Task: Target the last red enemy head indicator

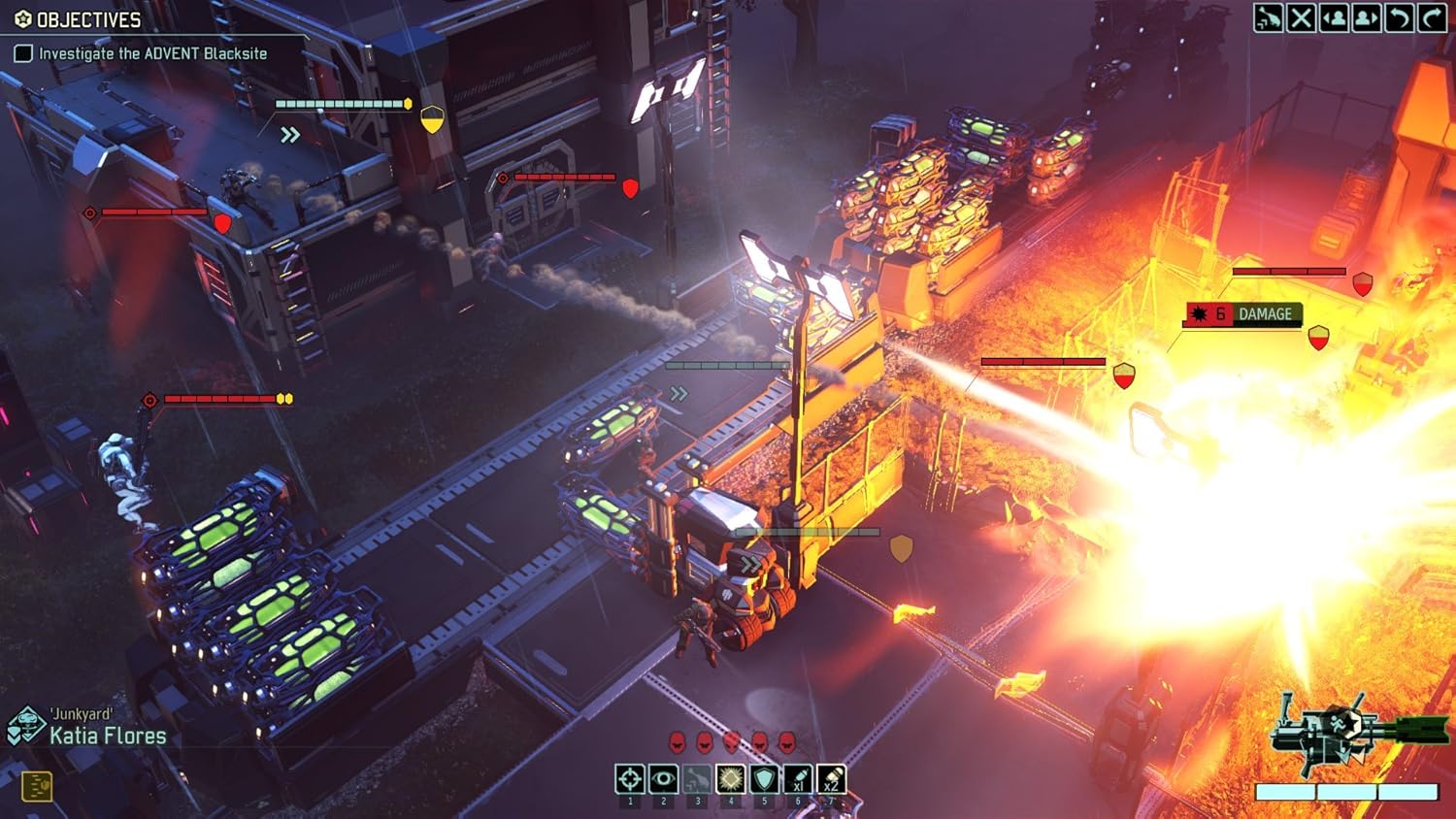Action: point(786,742)
